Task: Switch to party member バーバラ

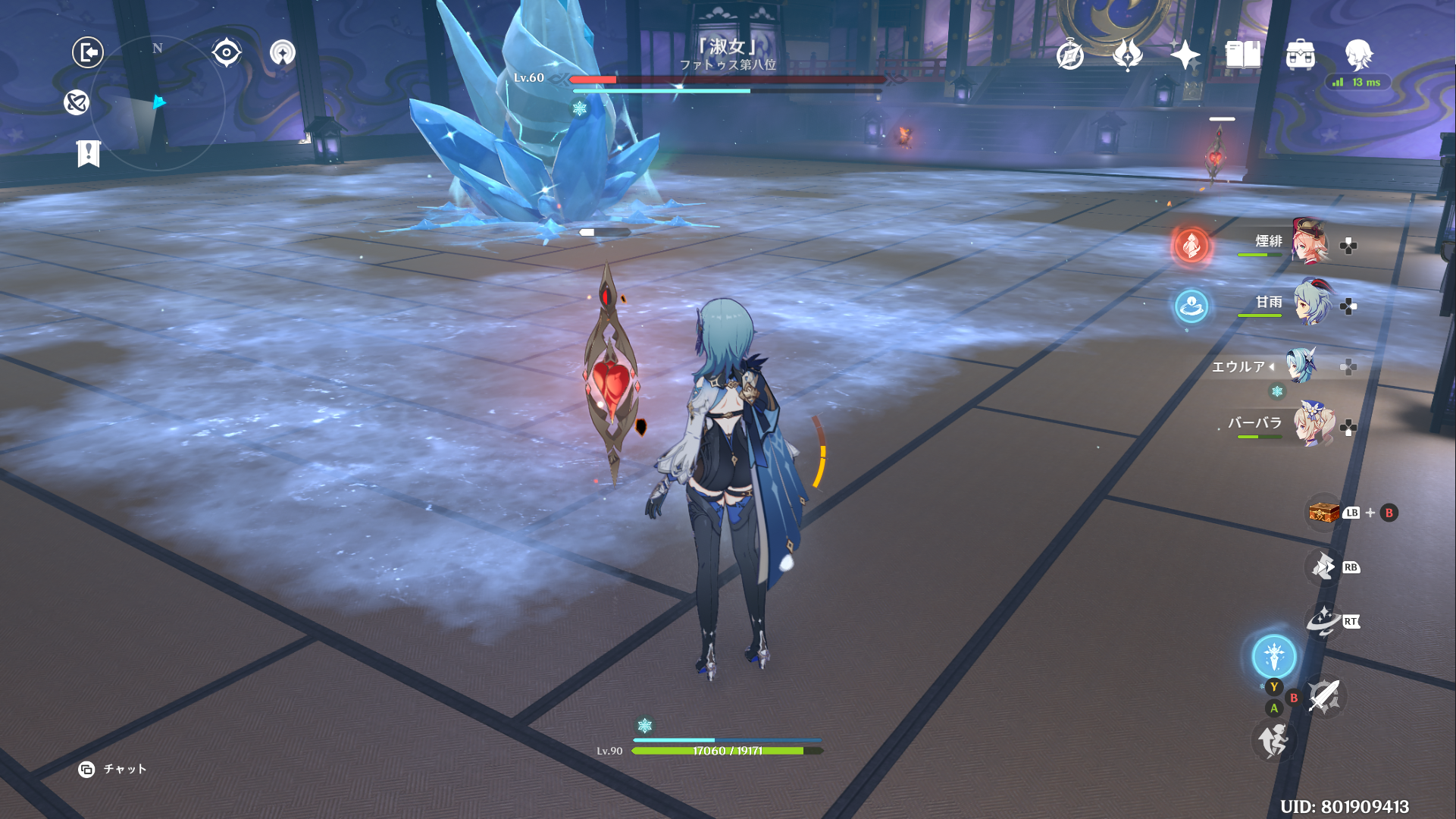Action: [1313, 426]
